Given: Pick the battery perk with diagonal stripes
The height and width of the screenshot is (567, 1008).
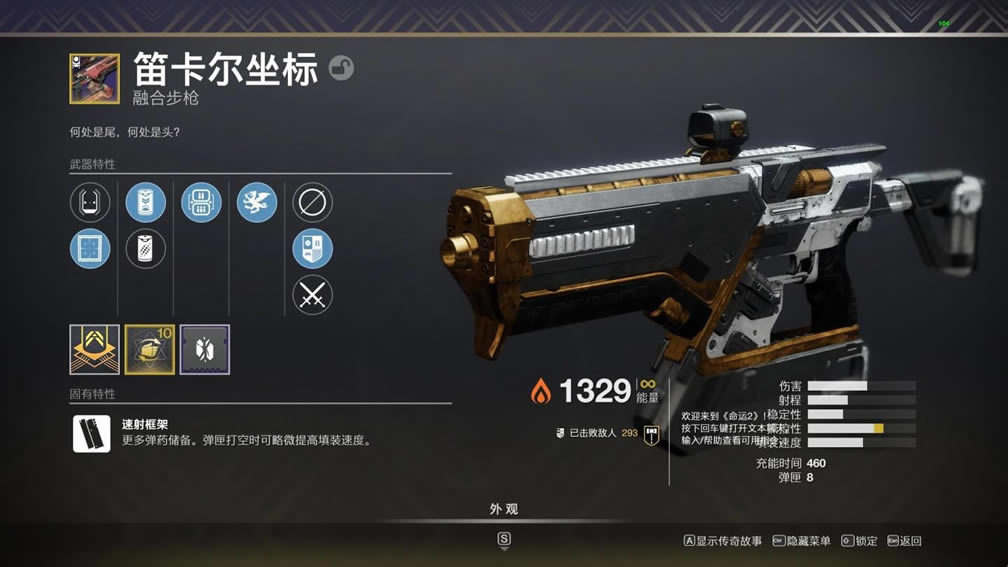Looking at the screenshot, I should pyautogui.click(x=146, y=249).
